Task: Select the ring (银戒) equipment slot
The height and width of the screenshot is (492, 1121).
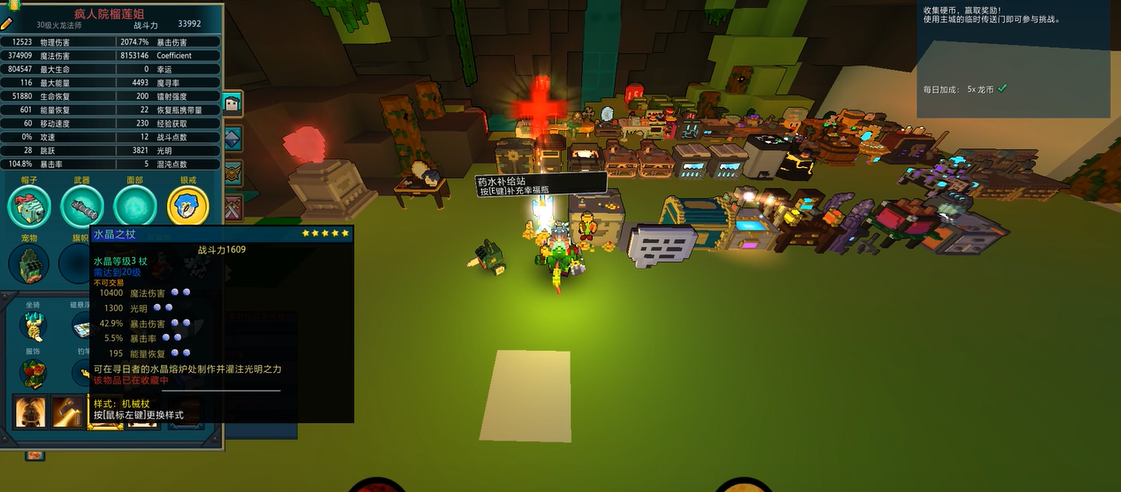Action: click(188, 206)
